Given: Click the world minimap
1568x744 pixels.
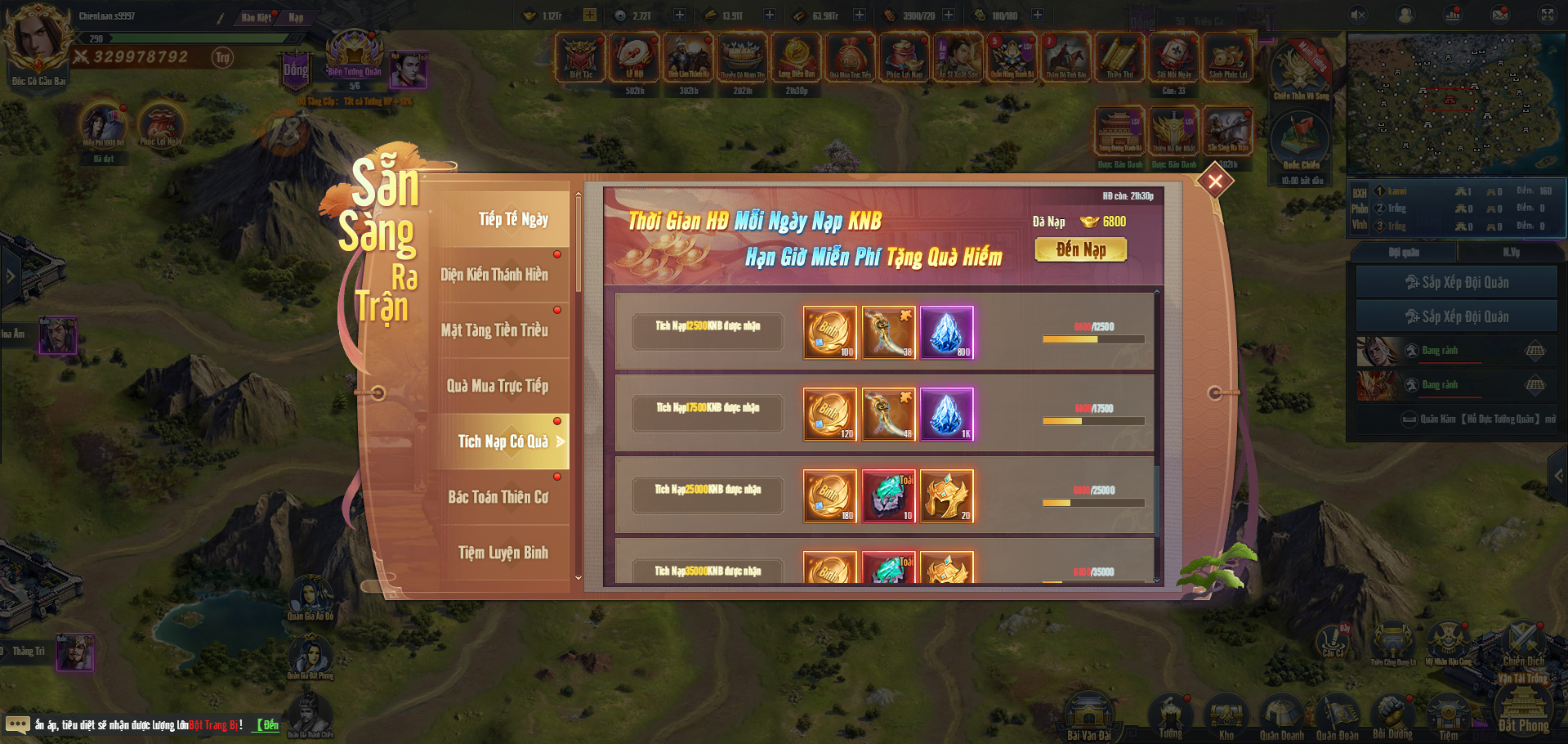Looking at the screenshot, I should [1455, 104].
